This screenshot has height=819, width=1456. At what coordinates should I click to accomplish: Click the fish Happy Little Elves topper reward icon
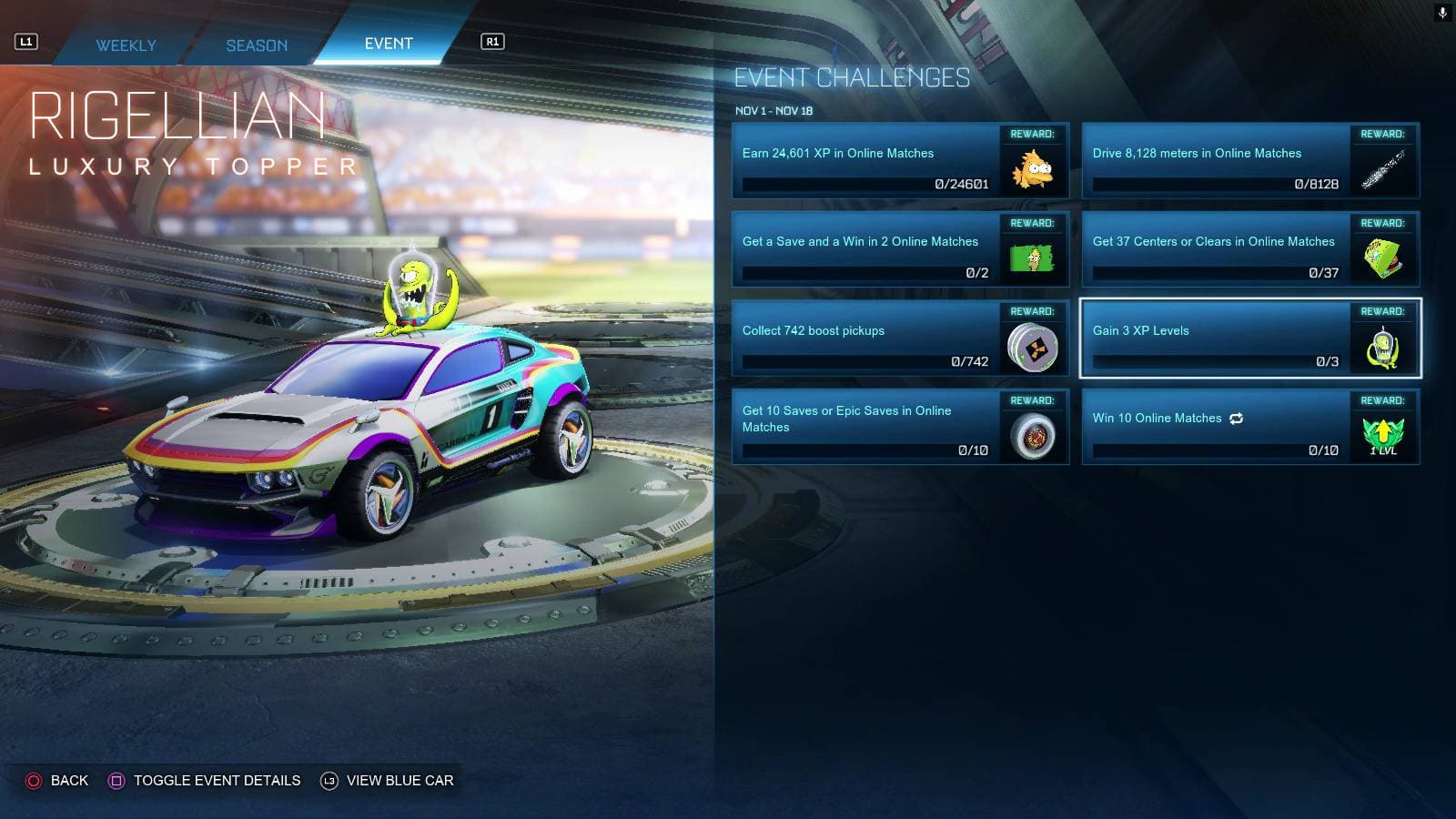pyautogui.click(x=1033, y=167)
